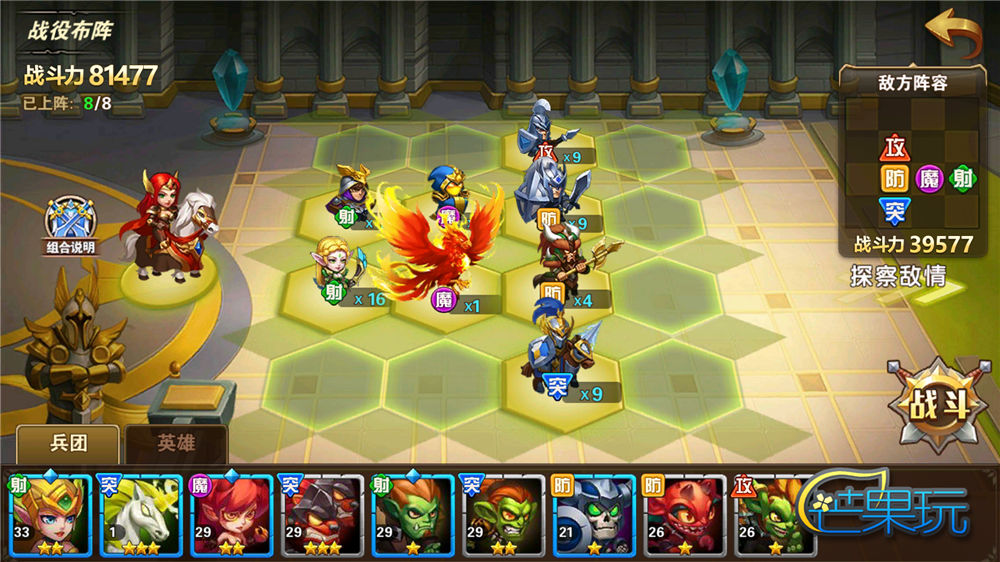
Task: Select the goblin charge card with two stars
Action: click(502, 514)
